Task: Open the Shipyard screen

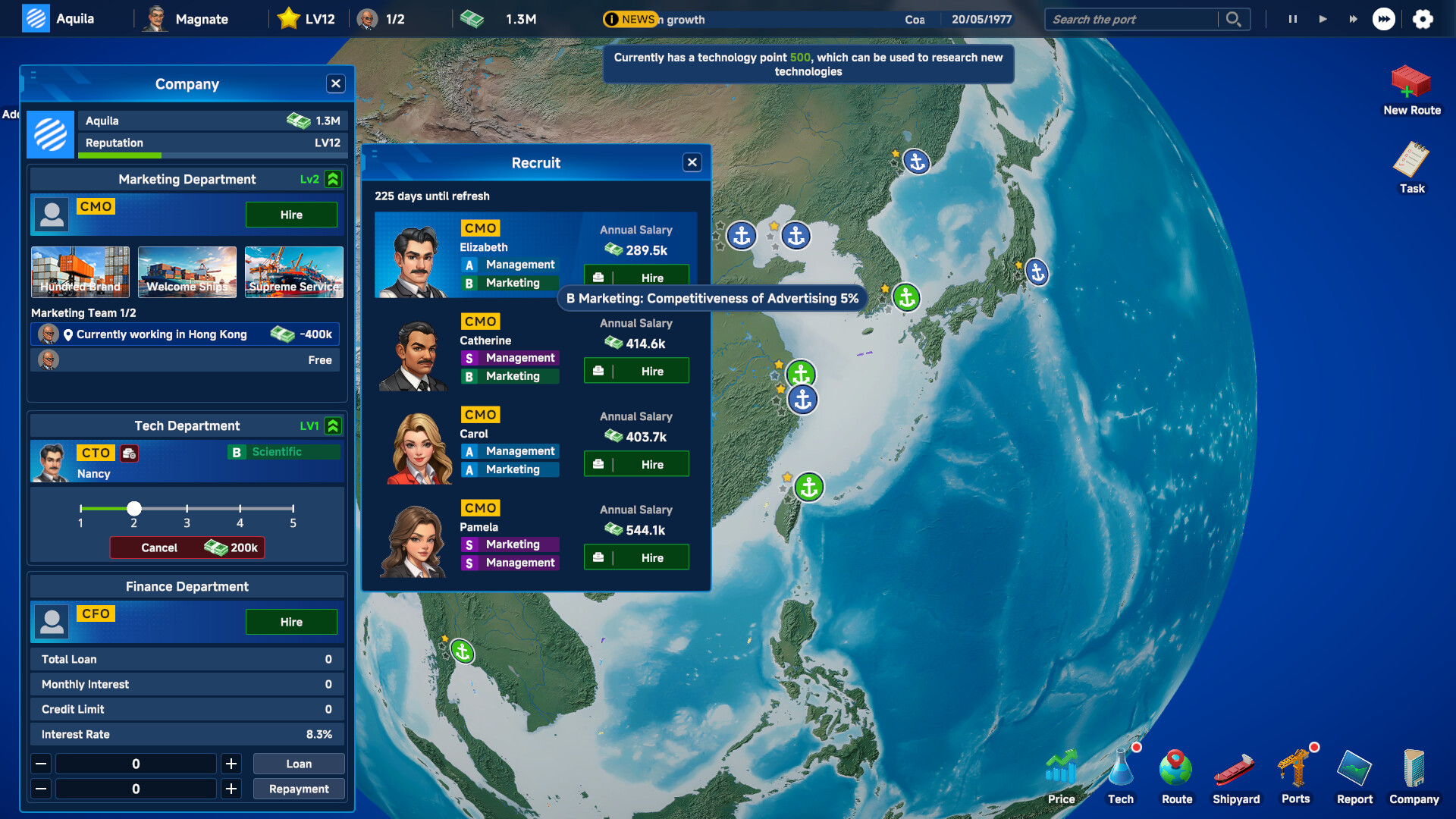Action: coord(1236,775)
